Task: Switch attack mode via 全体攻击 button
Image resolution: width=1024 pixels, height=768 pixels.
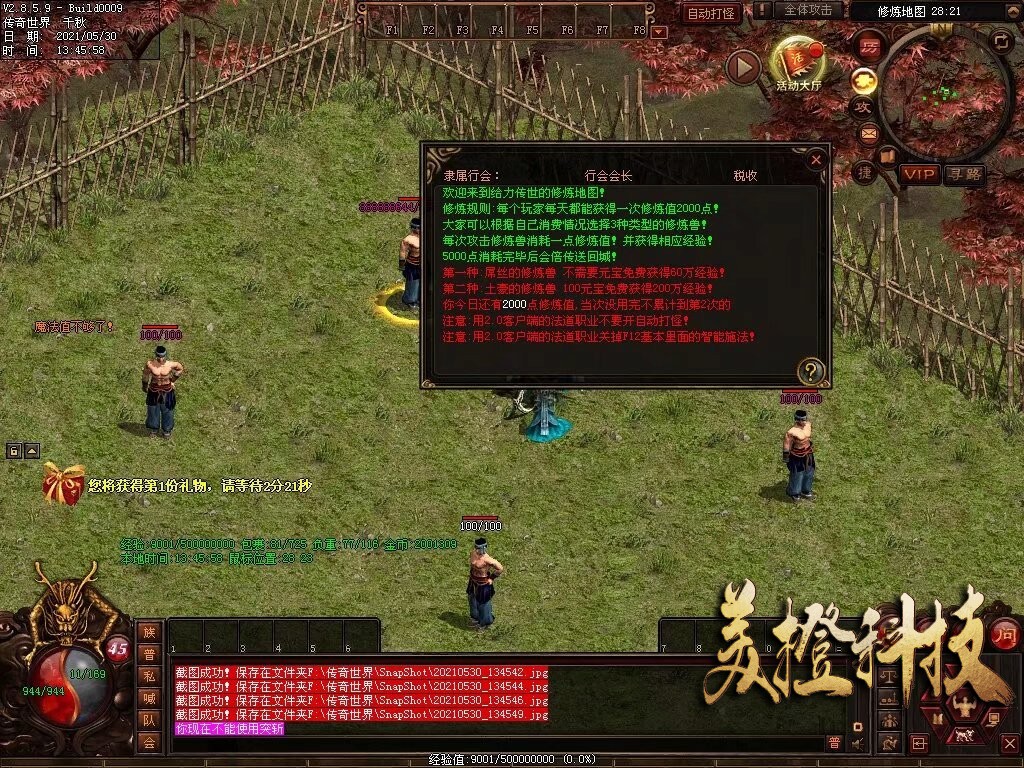Action: [x=808, y=10]
